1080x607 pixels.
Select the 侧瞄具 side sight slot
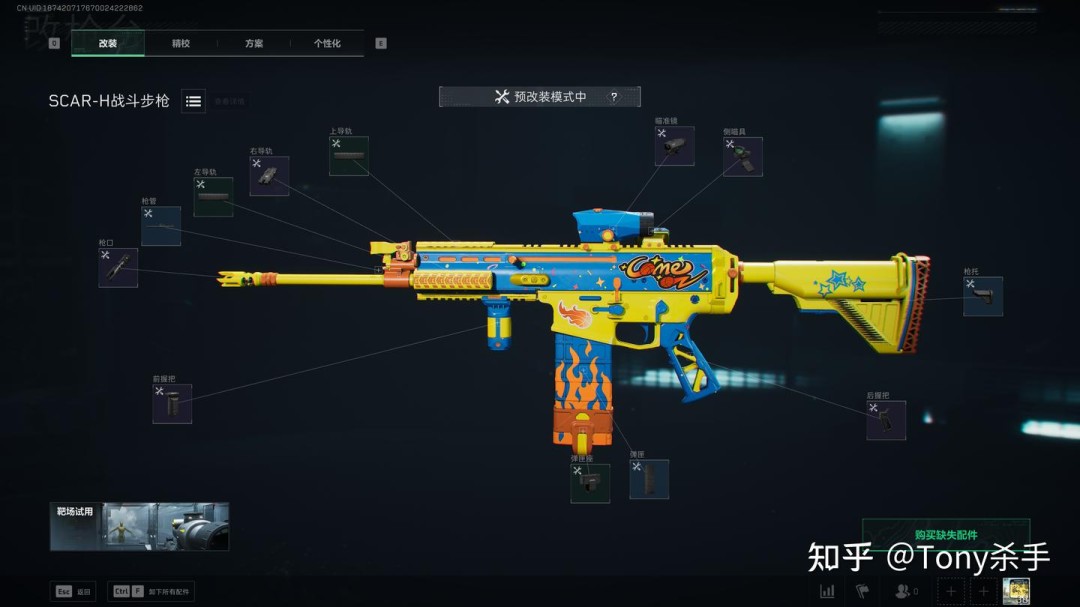743,157
